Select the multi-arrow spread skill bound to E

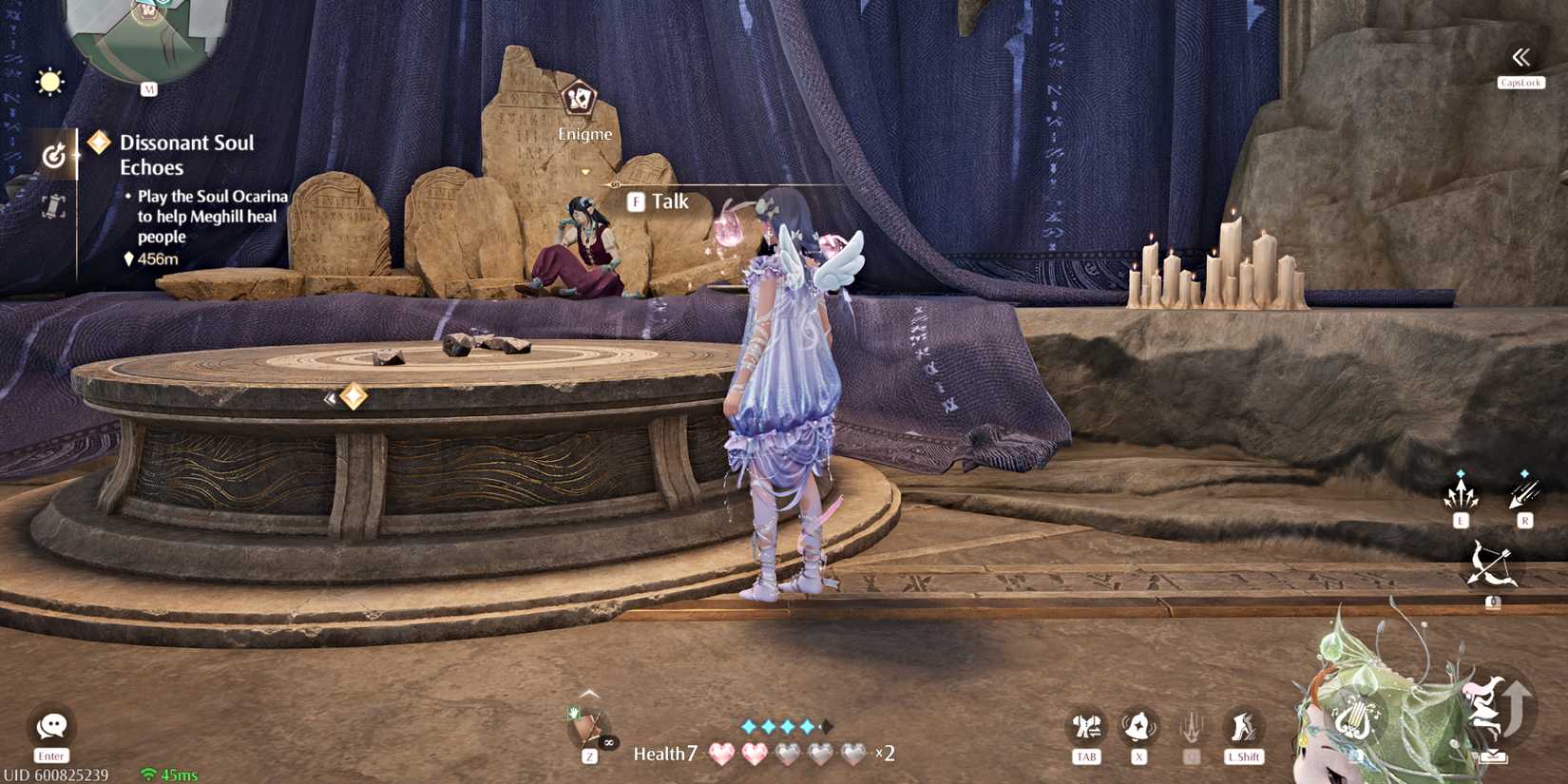tap(1461, 494)
